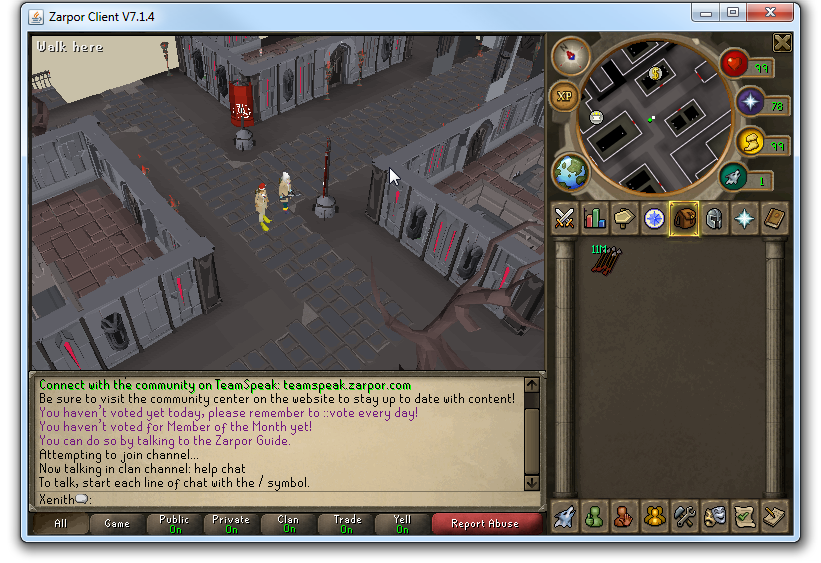Switch to the Game chat filter
The image size is (821, 563).
click(x=117, y=523)
